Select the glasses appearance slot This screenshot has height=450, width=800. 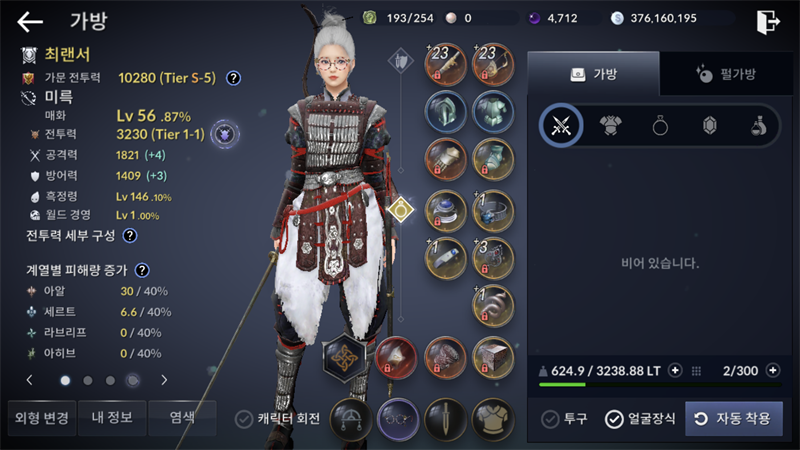pyautogui.click(x=397, y=419)
